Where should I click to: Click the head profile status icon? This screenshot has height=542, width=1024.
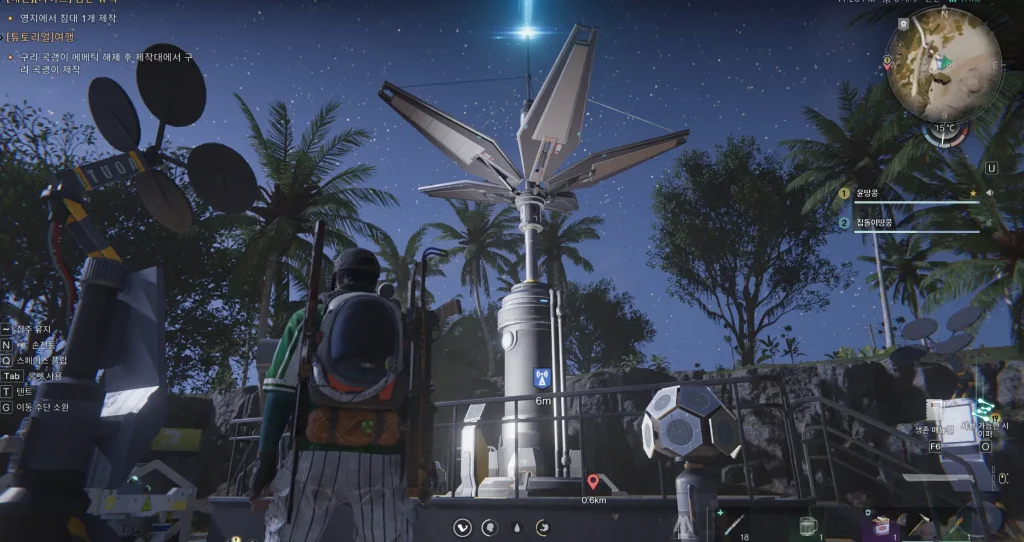click(489, 526)
